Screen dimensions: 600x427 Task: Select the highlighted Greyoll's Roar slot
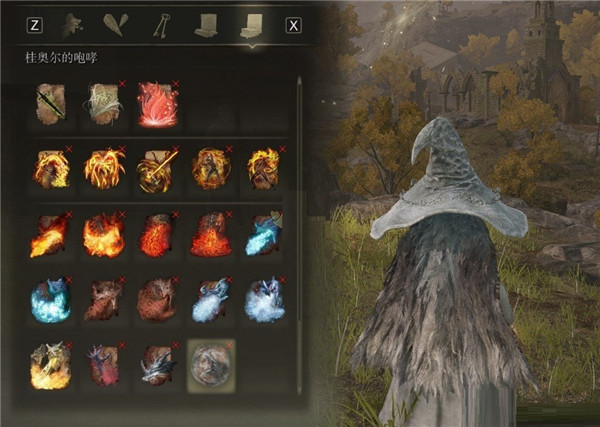pos(211,365)
